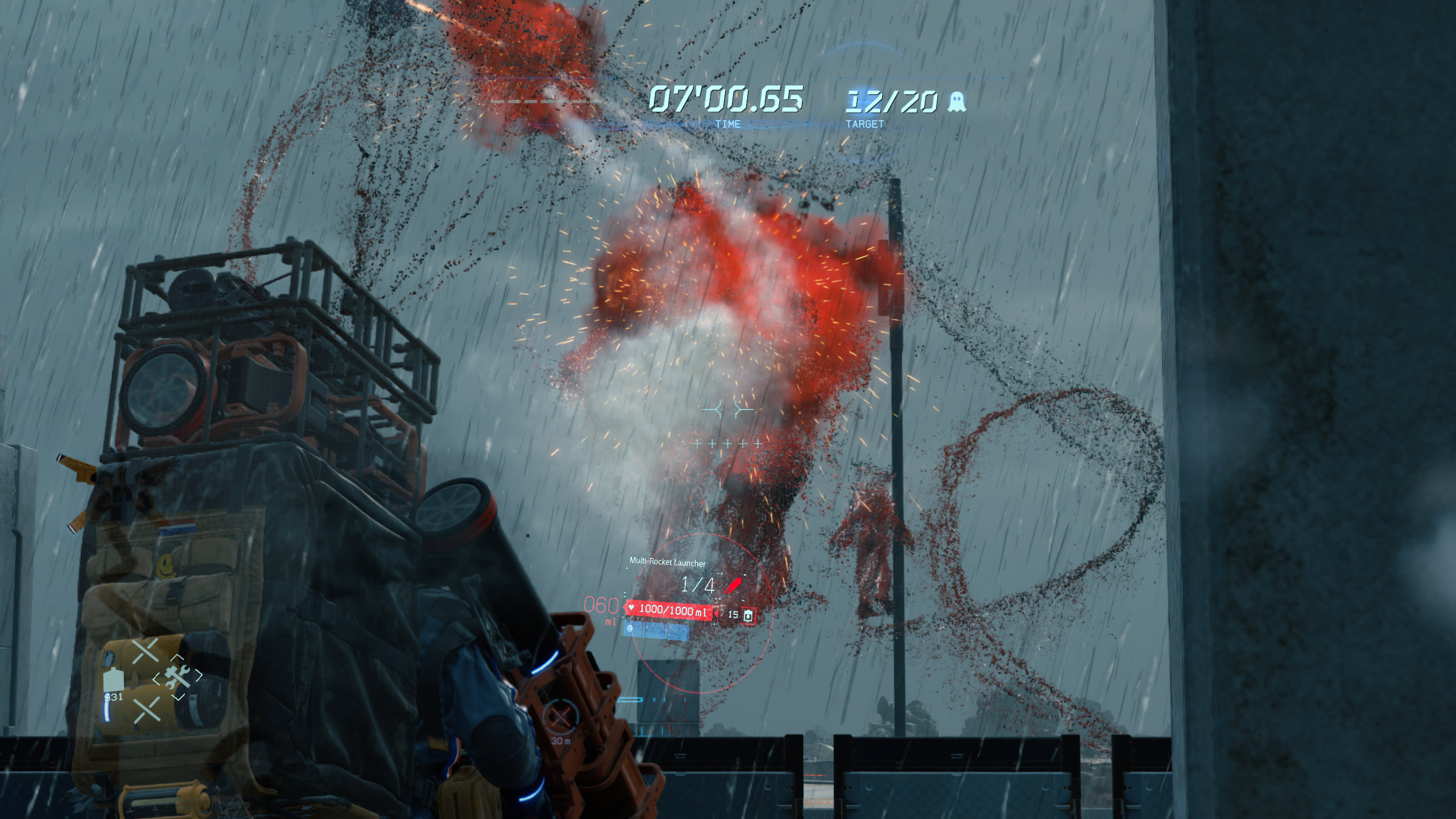This screenshot has height=819, width=1456.
Task: Select the blood bag icon beside 15
Action: (748, 615)
